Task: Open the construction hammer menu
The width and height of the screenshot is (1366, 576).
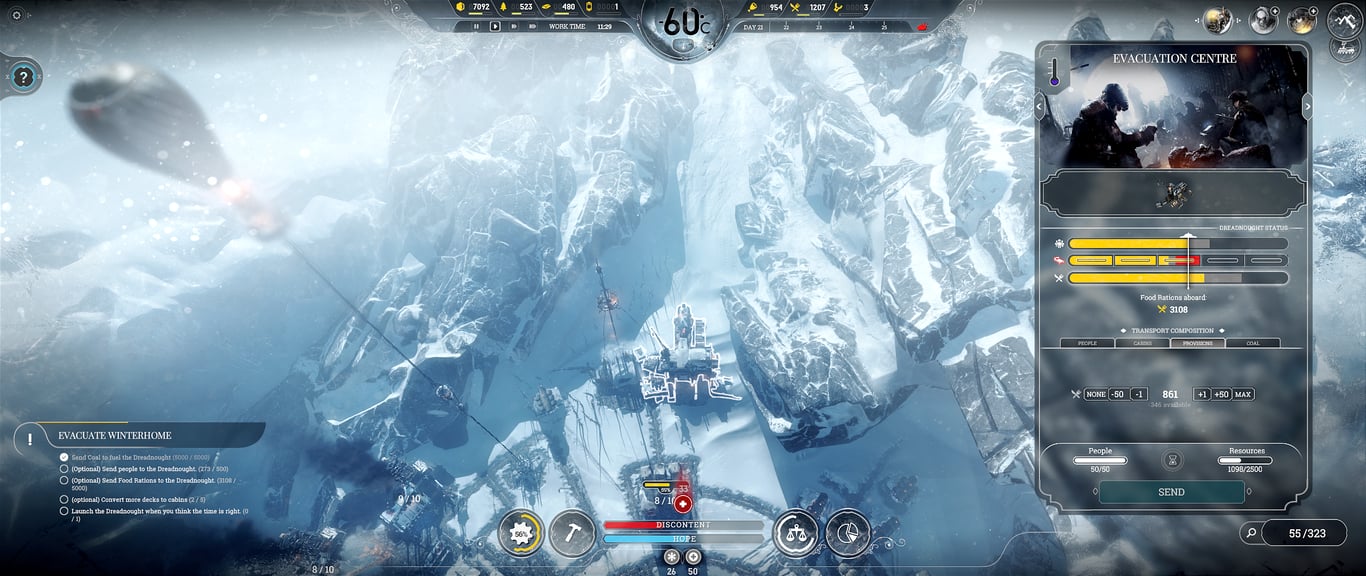Action: click(x=572, y=534)
